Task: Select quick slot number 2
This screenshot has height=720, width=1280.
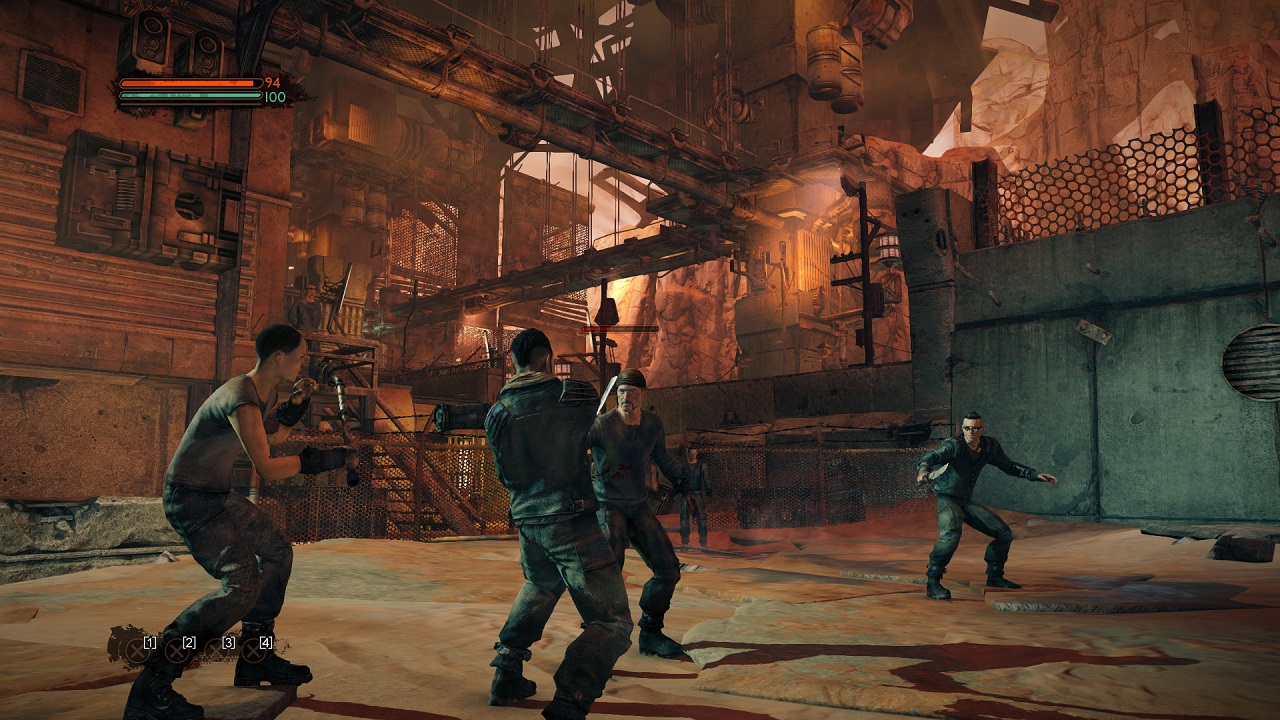Action: point(179,650)
